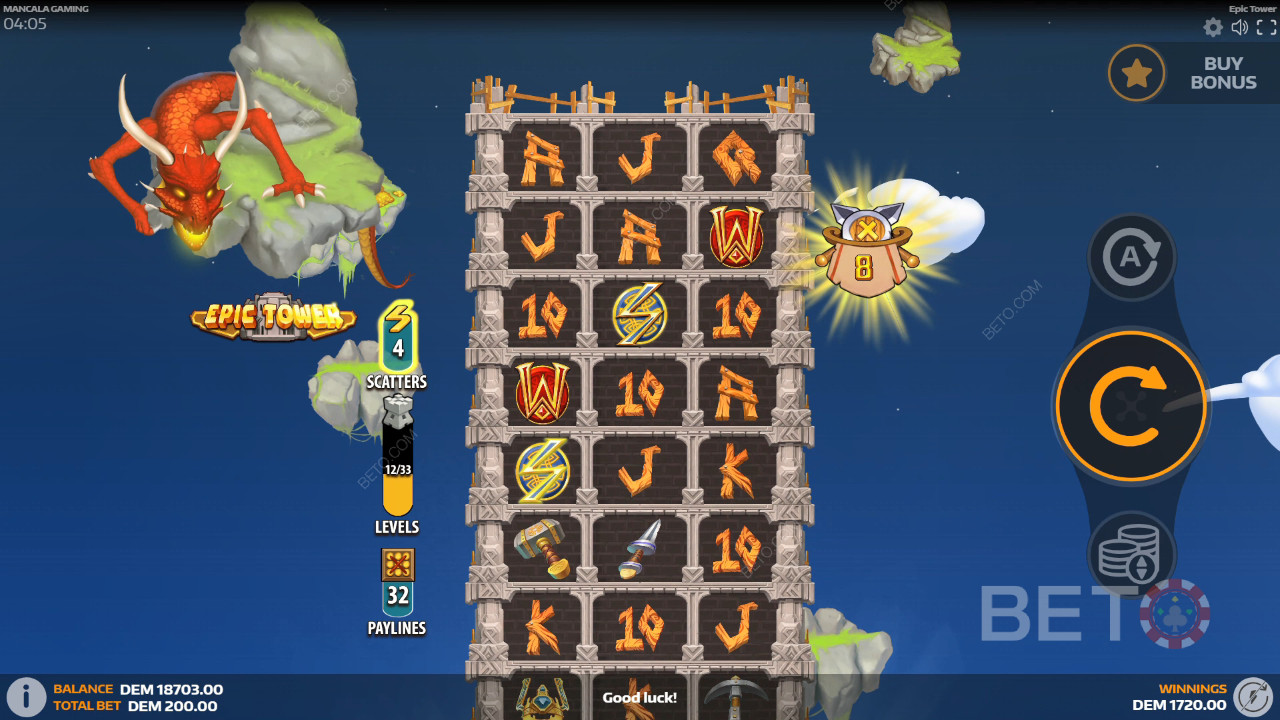Open game settings via gear icon
Image resolution: width=1280 pixels, height=720 pixels.
pyautogui.click(x=1213, y=28)
